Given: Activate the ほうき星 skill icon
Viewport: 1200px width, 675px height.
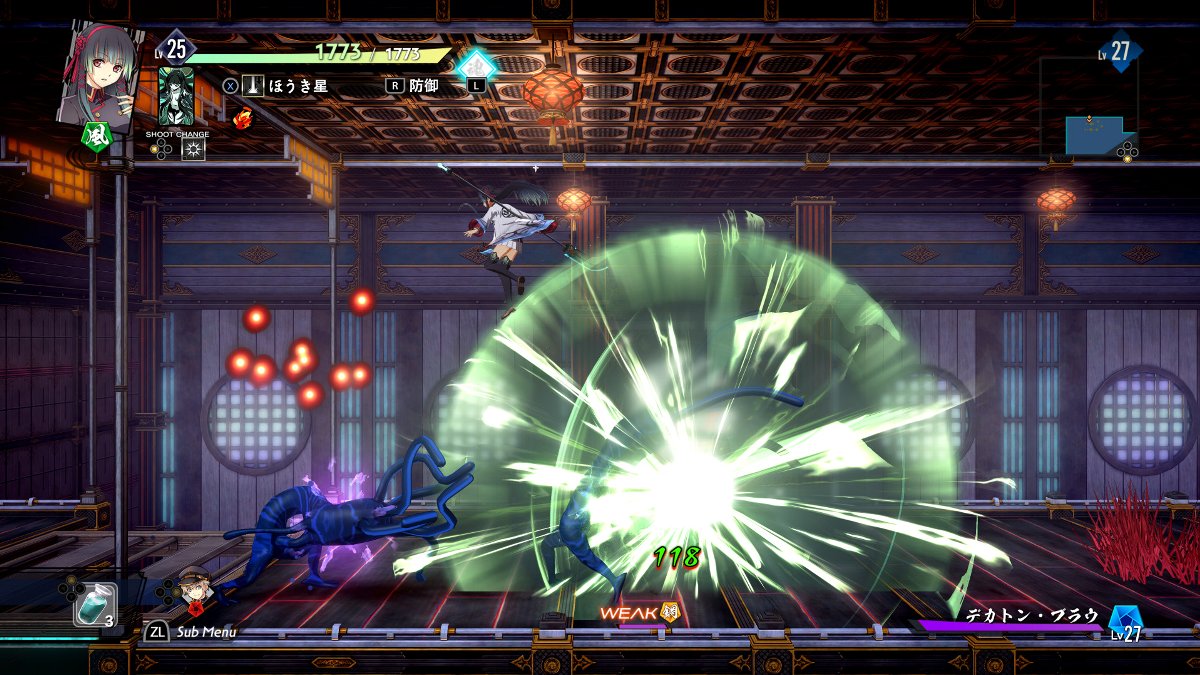Looking at the screenshot, I should coord(253,86).
